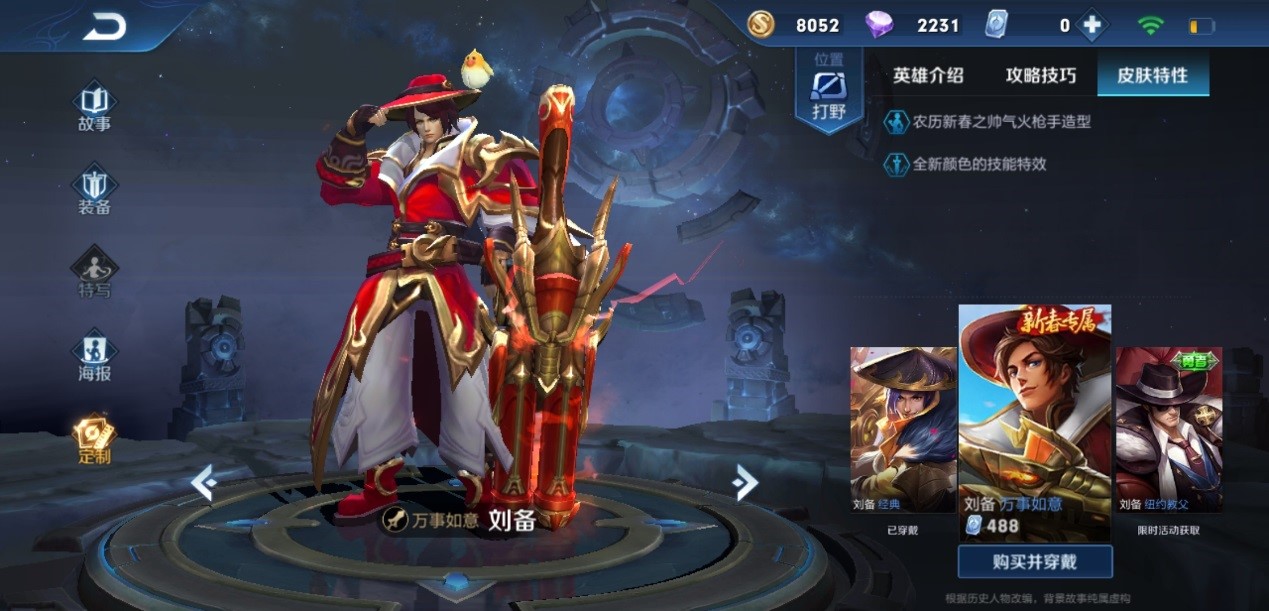The width and height of the screenshot is (1269, 611).
Task: Open the 故事 story section
Action: 95,107
